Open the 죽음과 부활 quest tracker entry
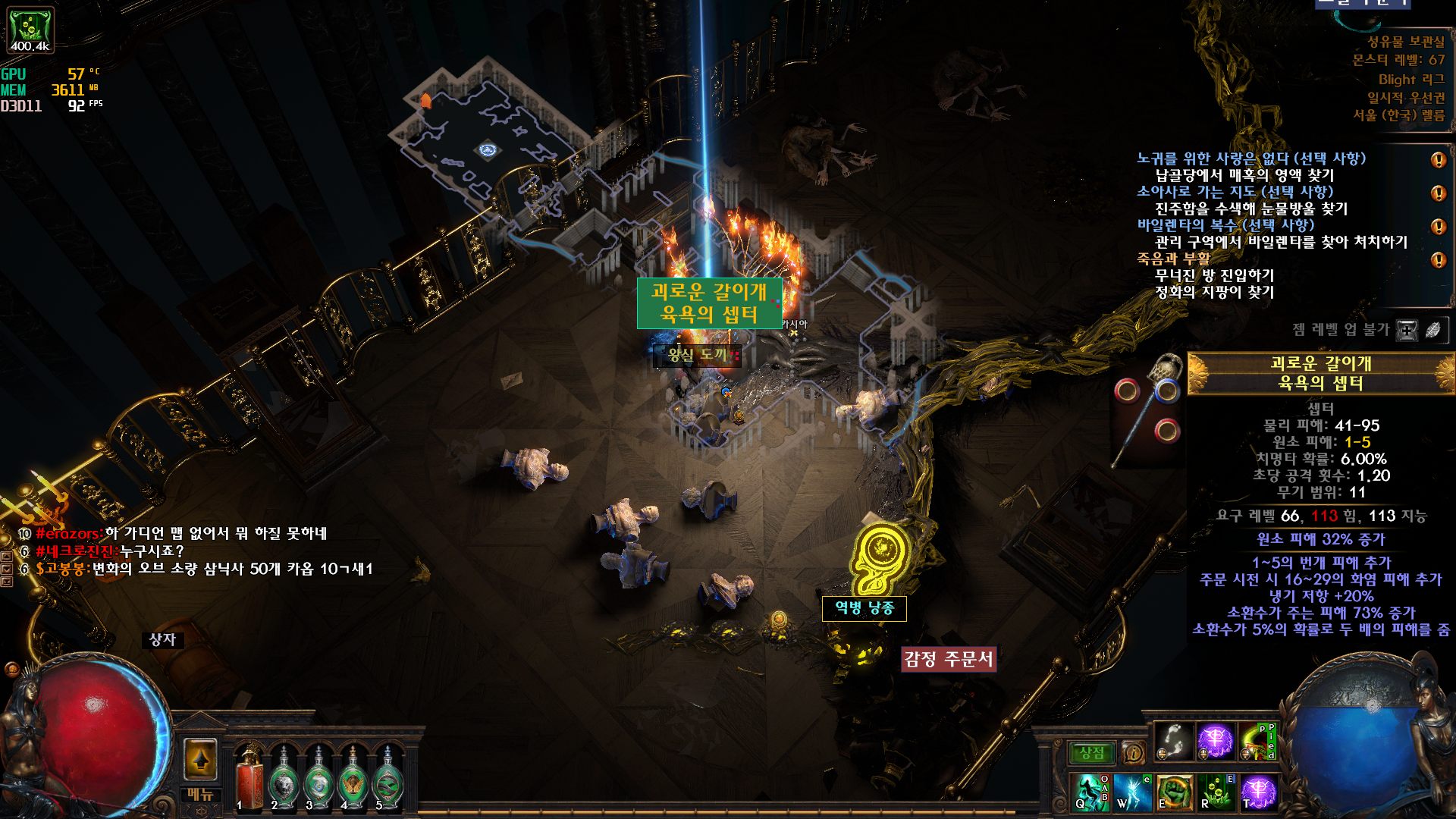The image size is (1456, 819). (1173, 259)
